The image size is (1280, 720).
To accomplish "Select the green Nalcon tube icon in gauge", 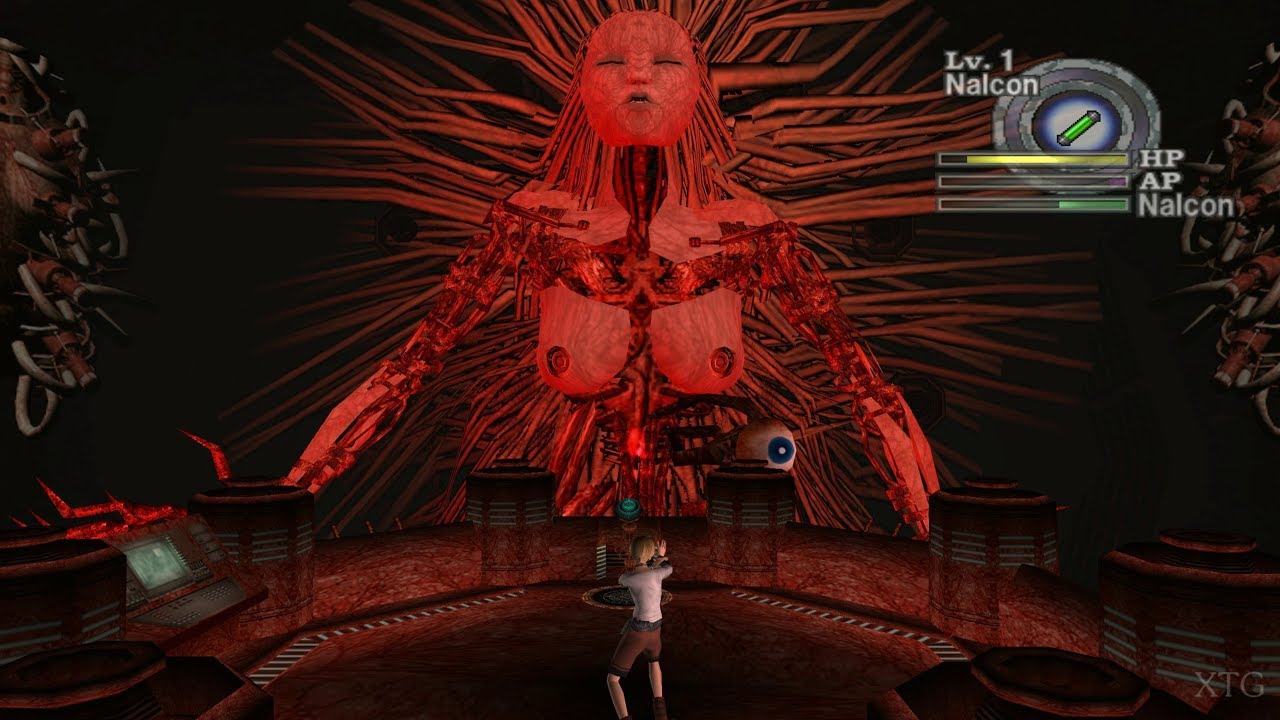I will 1078,125.
